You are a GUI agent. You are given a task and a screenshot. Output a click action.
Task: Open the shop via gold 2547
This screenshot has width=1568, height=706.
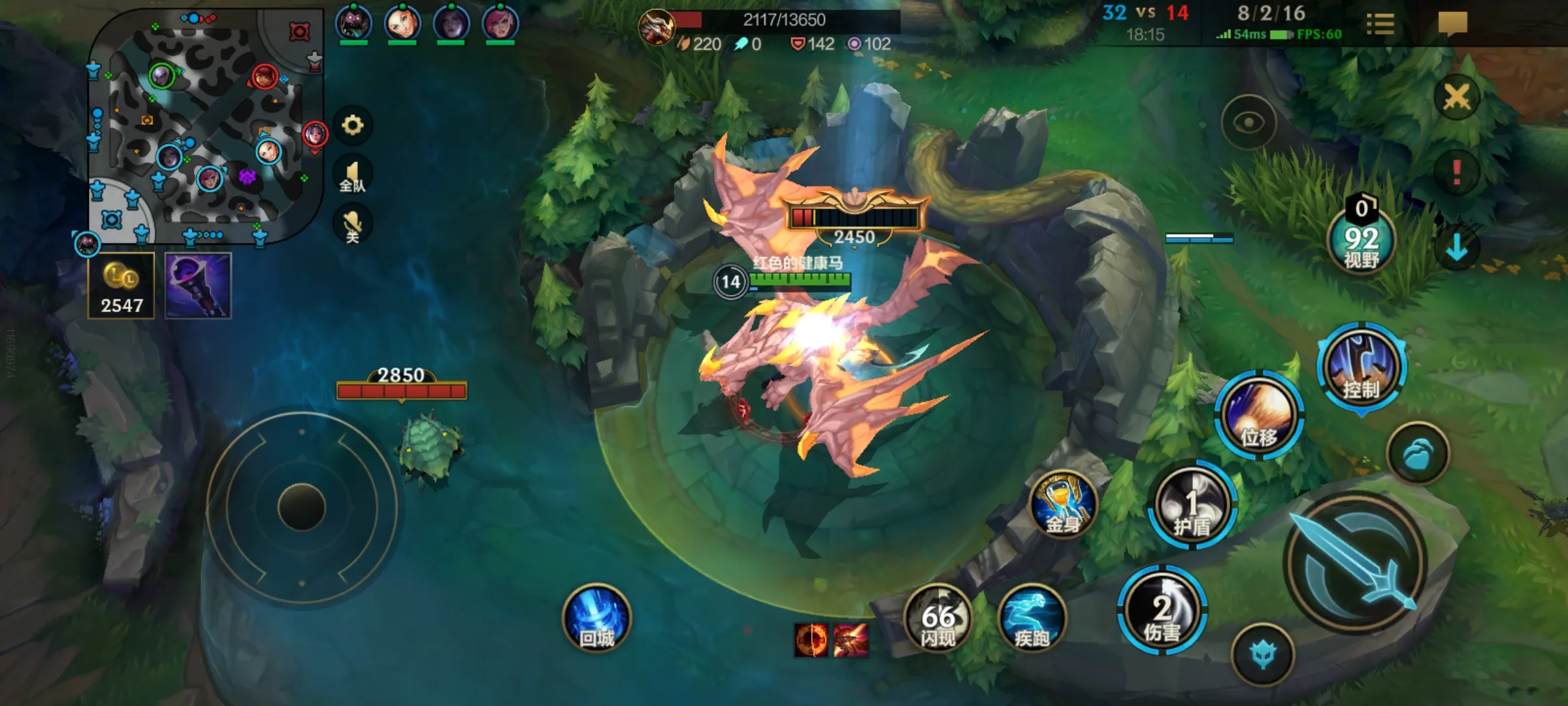point(122,286)
